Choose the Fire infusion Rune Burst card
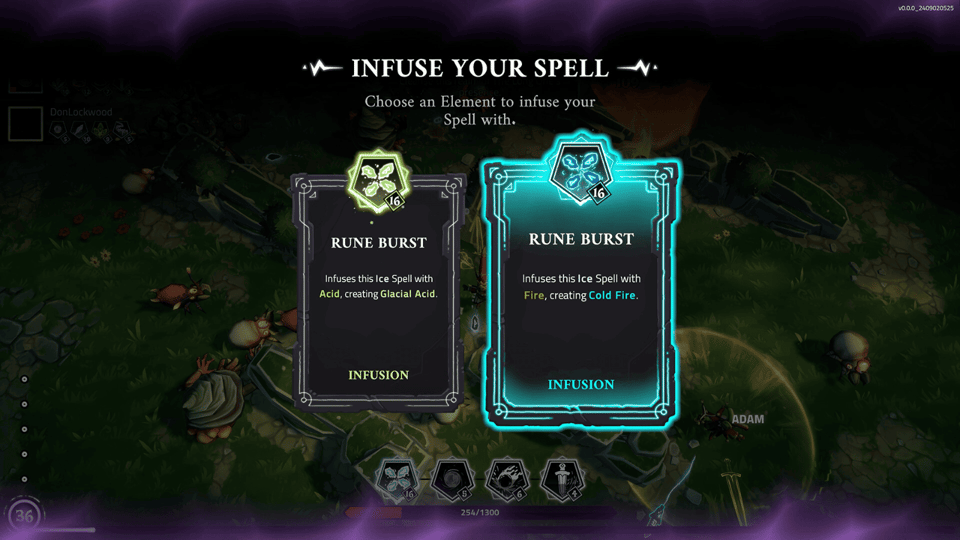Image resolution: width=960 pixels, height=540 pixels. [580, 292]
